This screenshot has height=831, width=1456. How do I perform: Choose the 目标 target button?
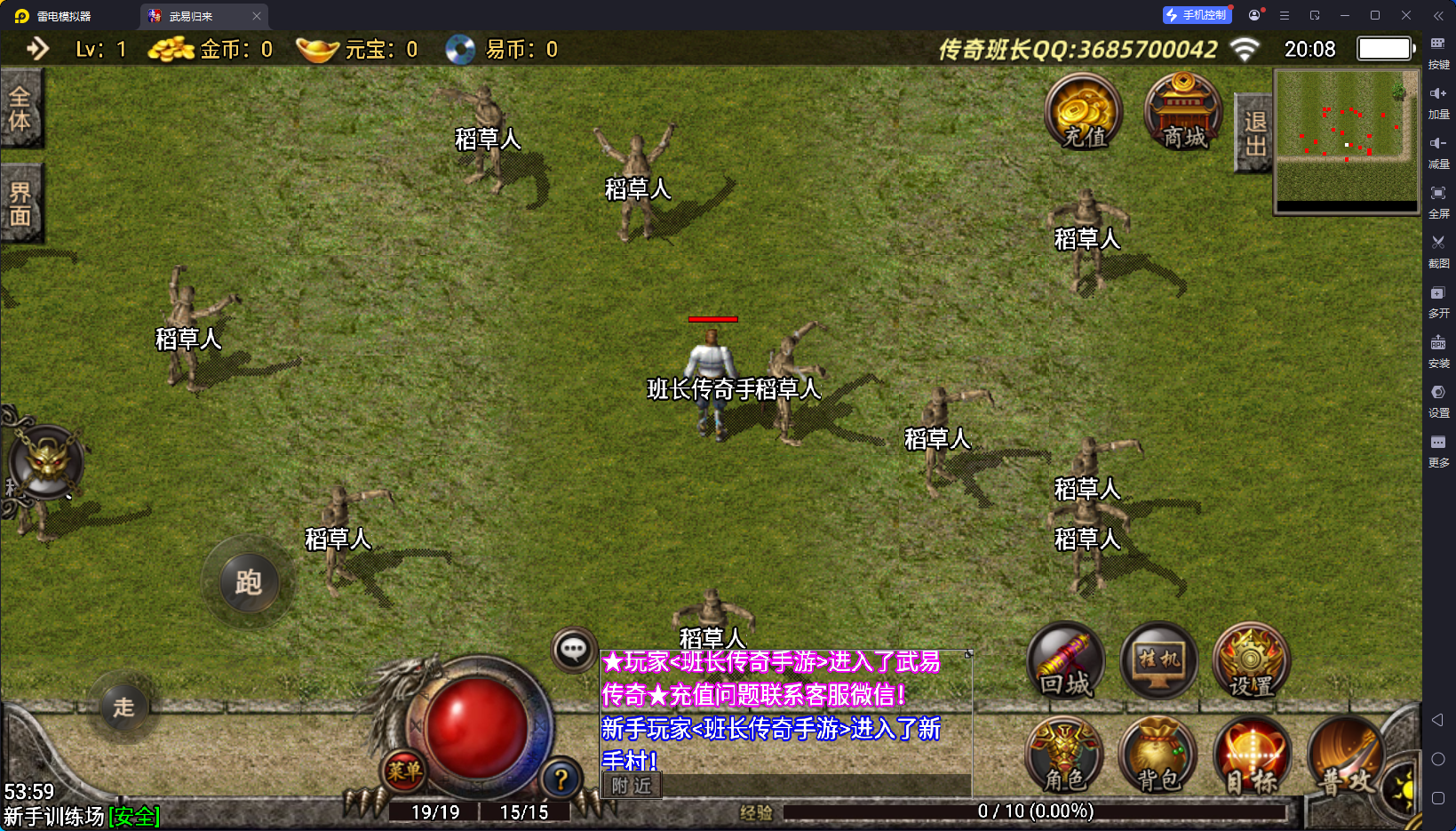click(1251, 756)
